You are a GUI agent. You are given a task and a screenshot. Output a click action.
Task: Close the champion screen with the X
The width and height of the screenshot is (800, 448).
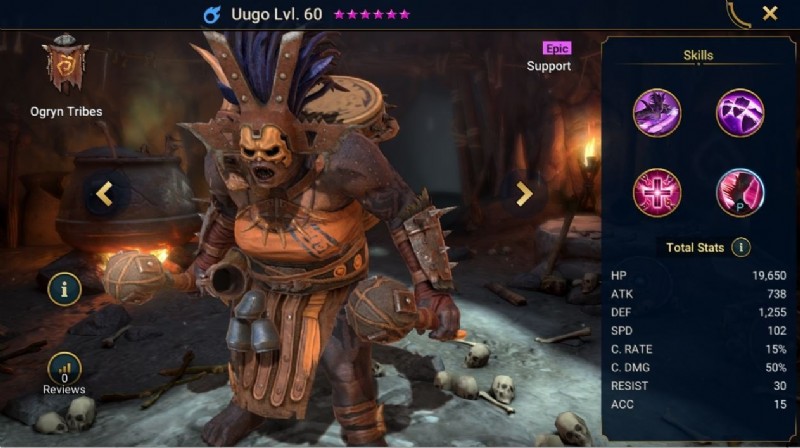click(770, 14)
